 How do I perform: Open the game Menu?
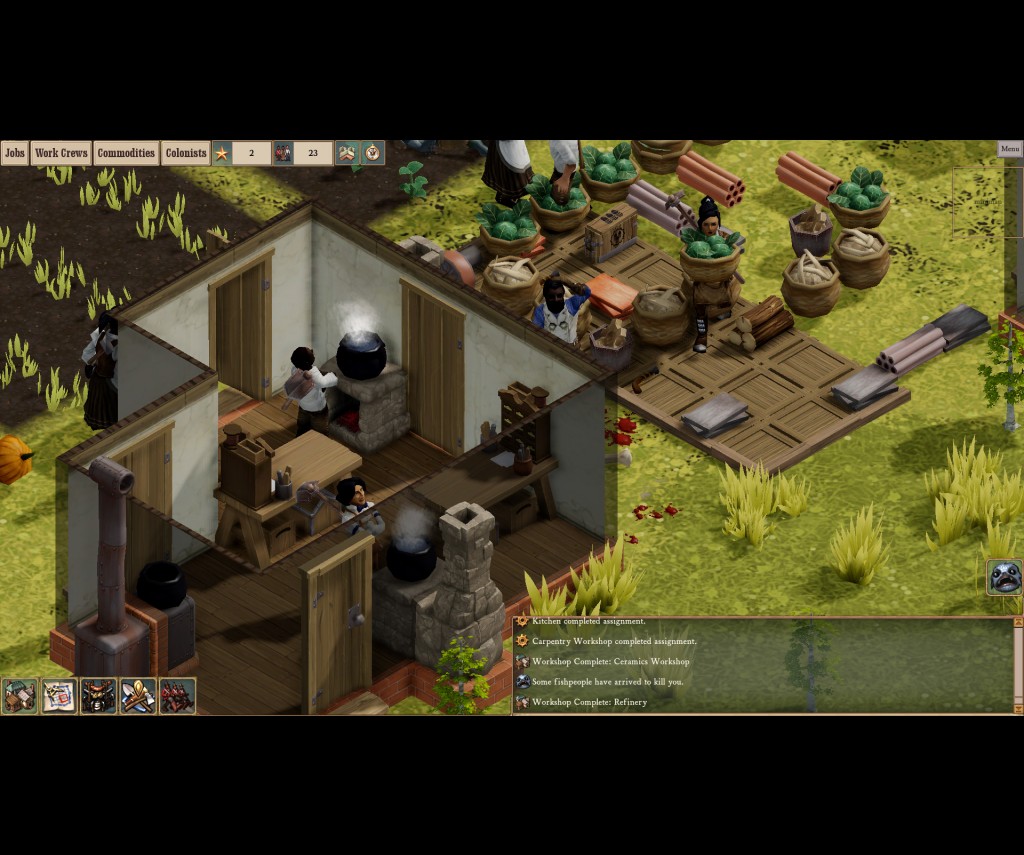(1010, 149)
